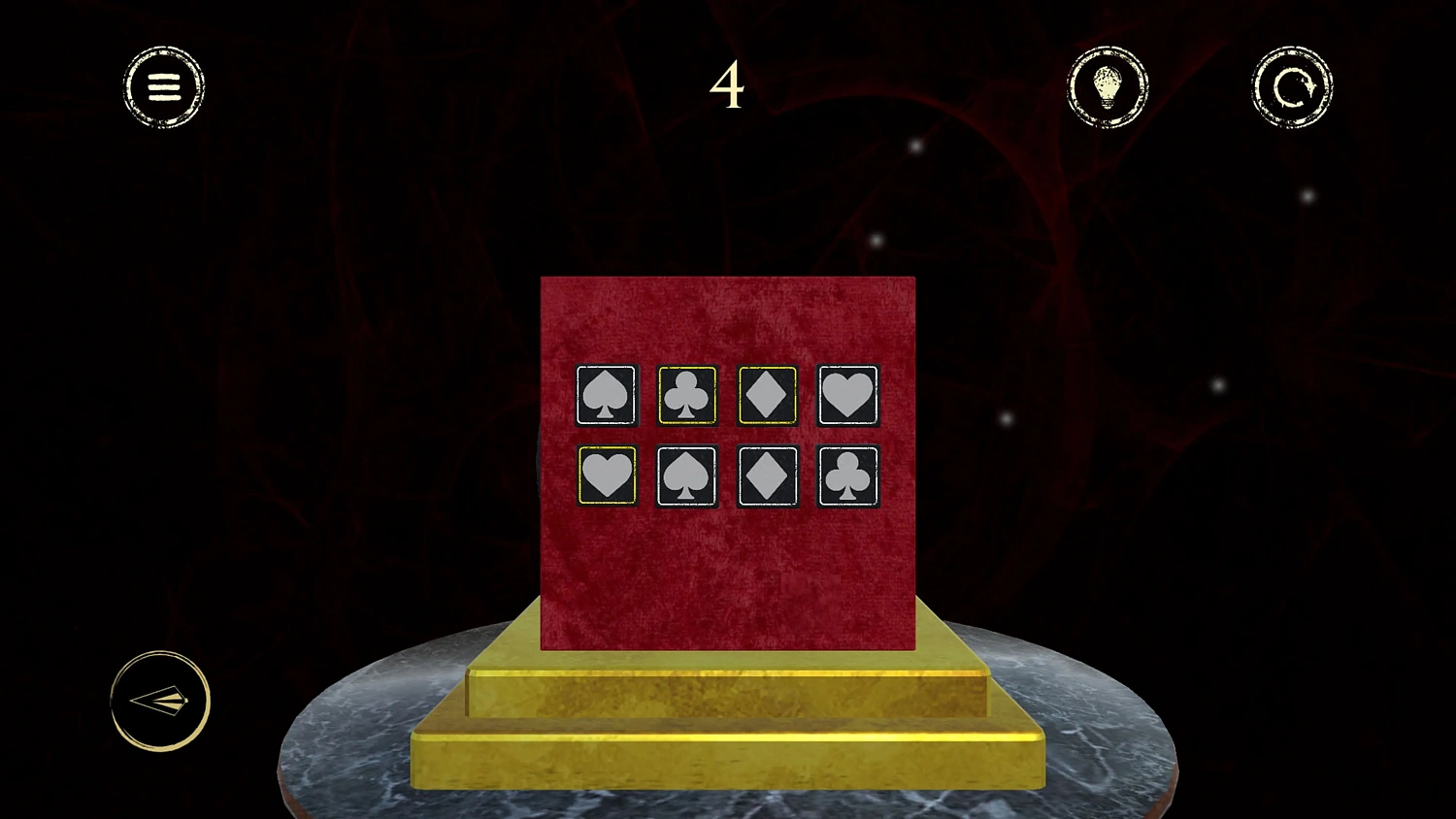
Task: Deselect the highlighted heart tile bottom-left
Action: click(606, 475)
